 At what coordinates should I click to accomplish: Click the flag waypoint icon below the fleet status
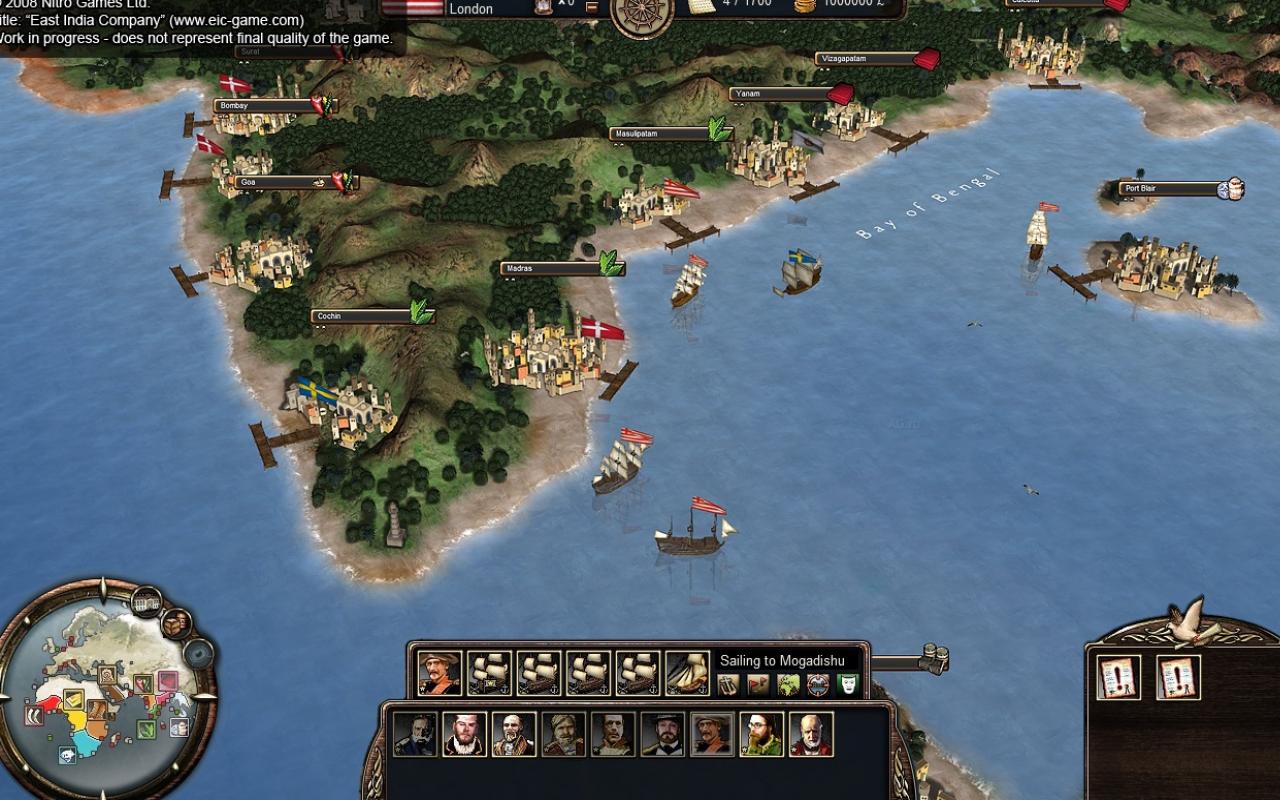pyautogui.click(x=756, y=686)
